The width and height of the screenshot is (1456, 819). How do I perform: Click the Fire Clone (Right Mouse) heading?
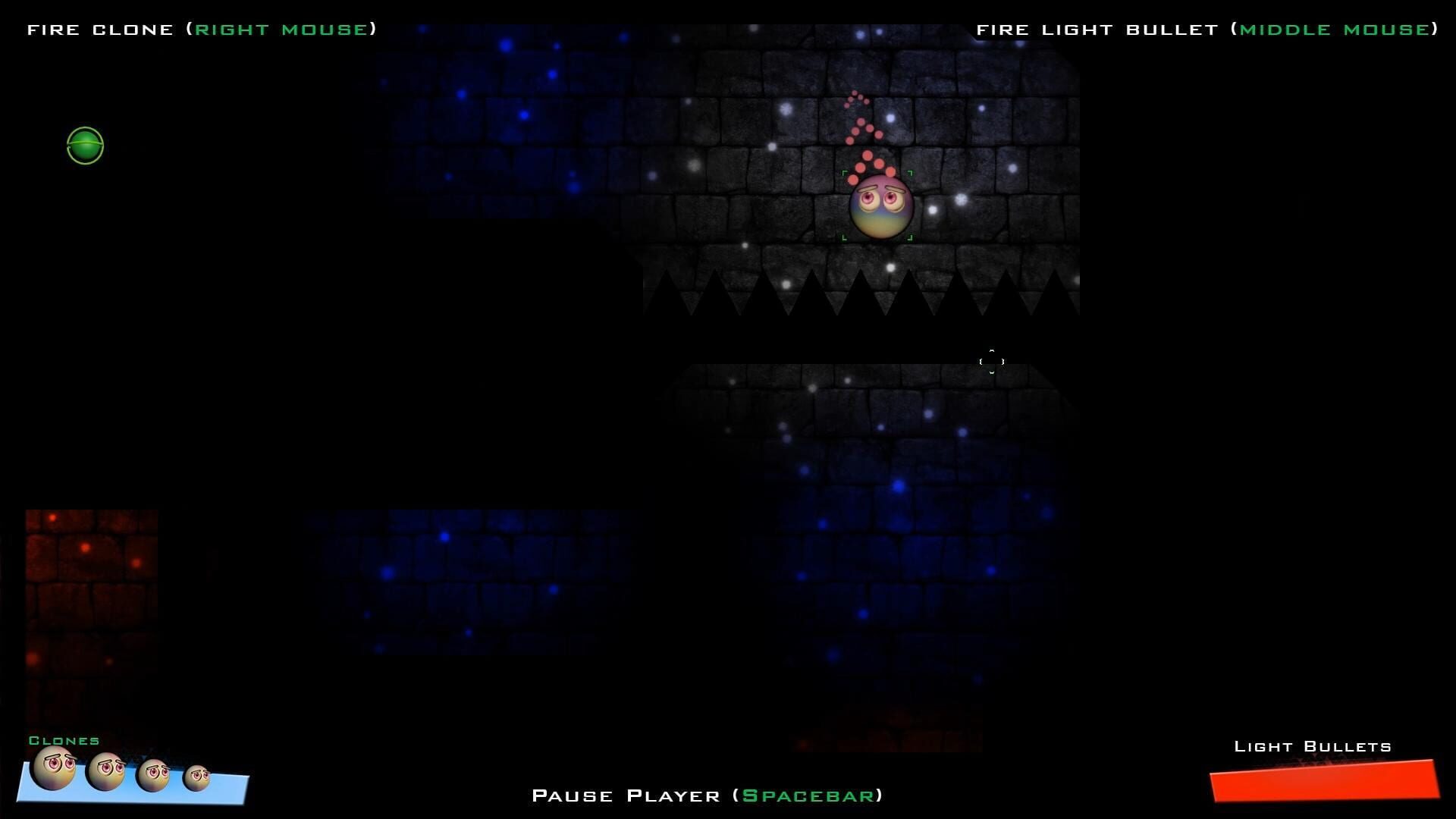[202, 29]
